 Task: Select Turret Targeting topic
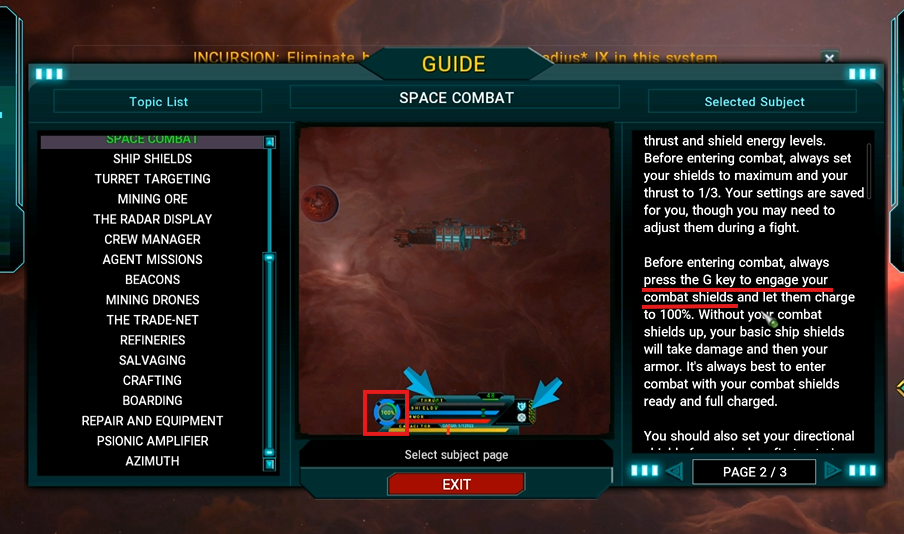tap(152, 179)
